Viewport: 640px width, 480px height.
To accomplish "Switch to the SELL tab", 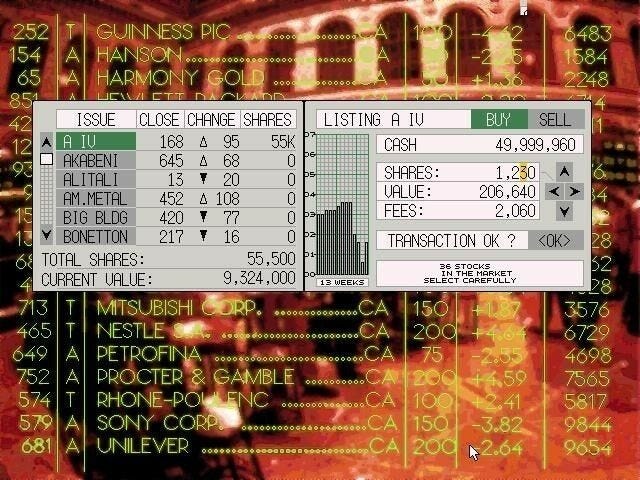I will [554, 120].
